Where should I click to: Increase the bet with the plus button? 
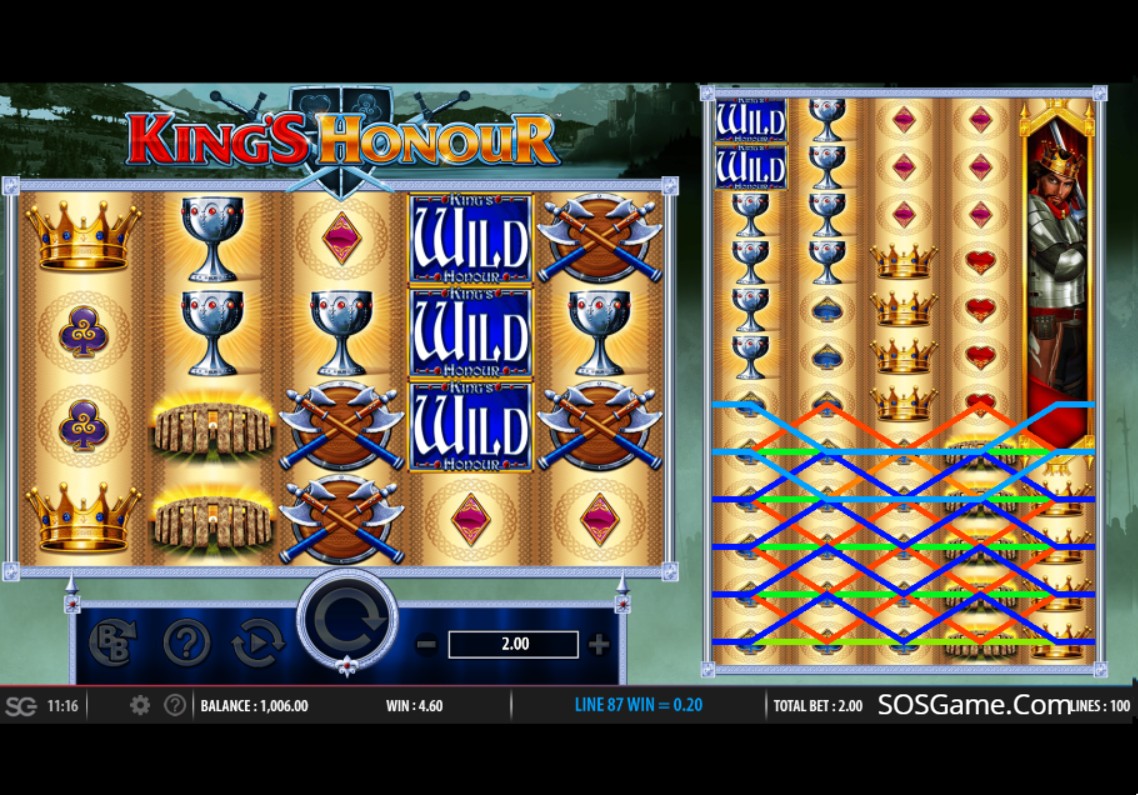(x=599, y=645)
